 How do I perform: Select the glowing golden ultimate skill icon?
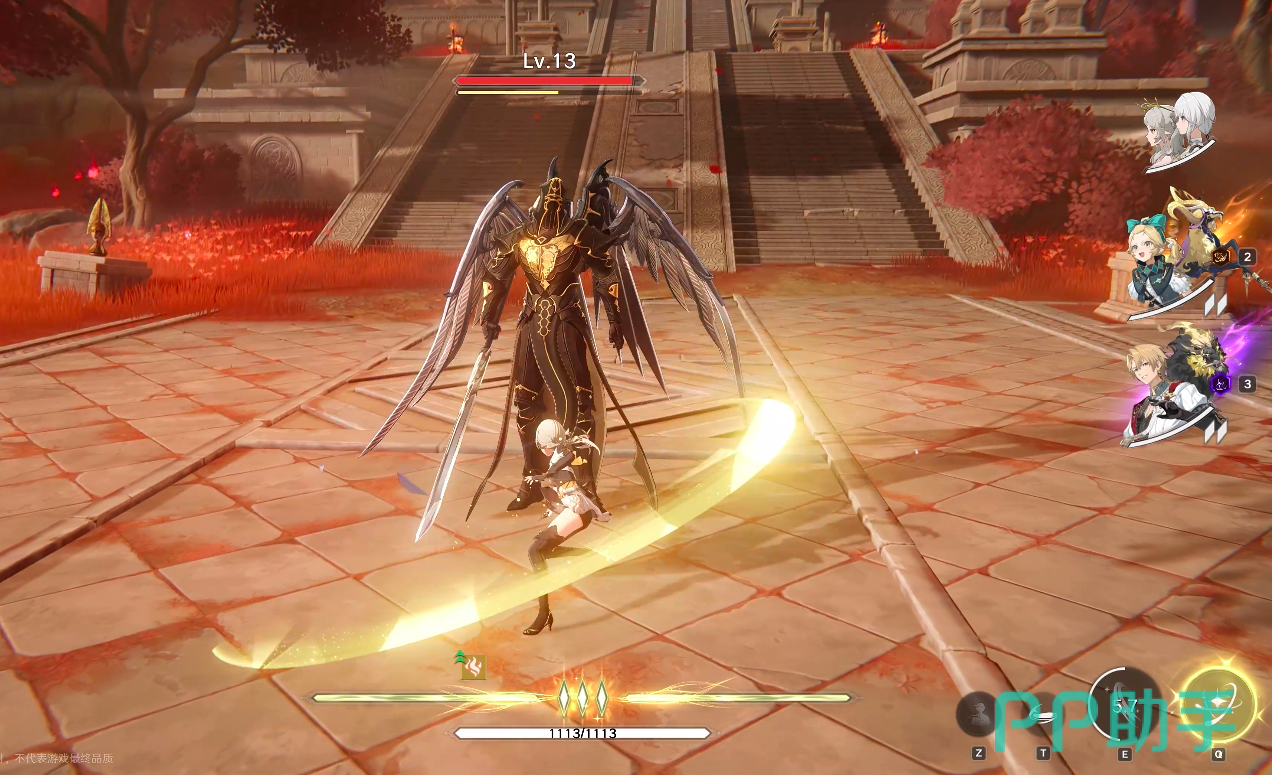1217,704
